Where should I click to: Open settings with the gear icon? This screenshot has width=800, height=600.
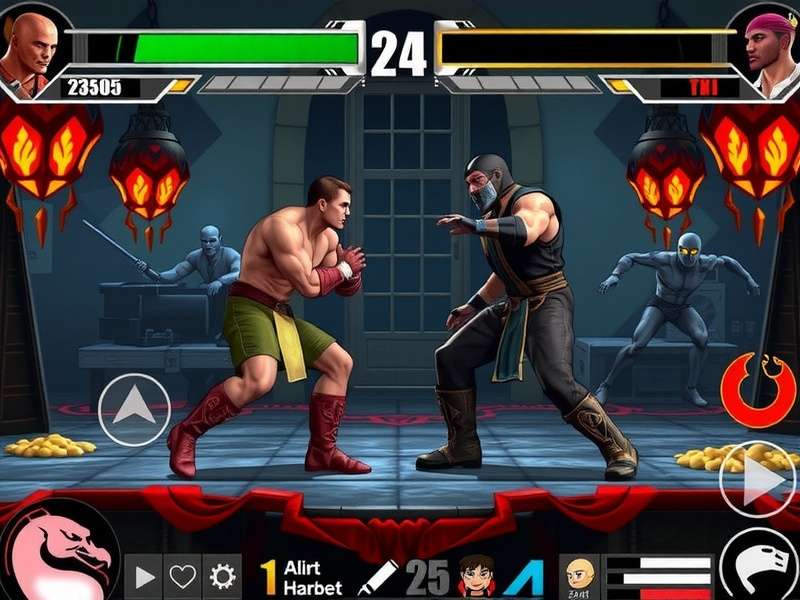pyautogui.click(x=221, y=577)
